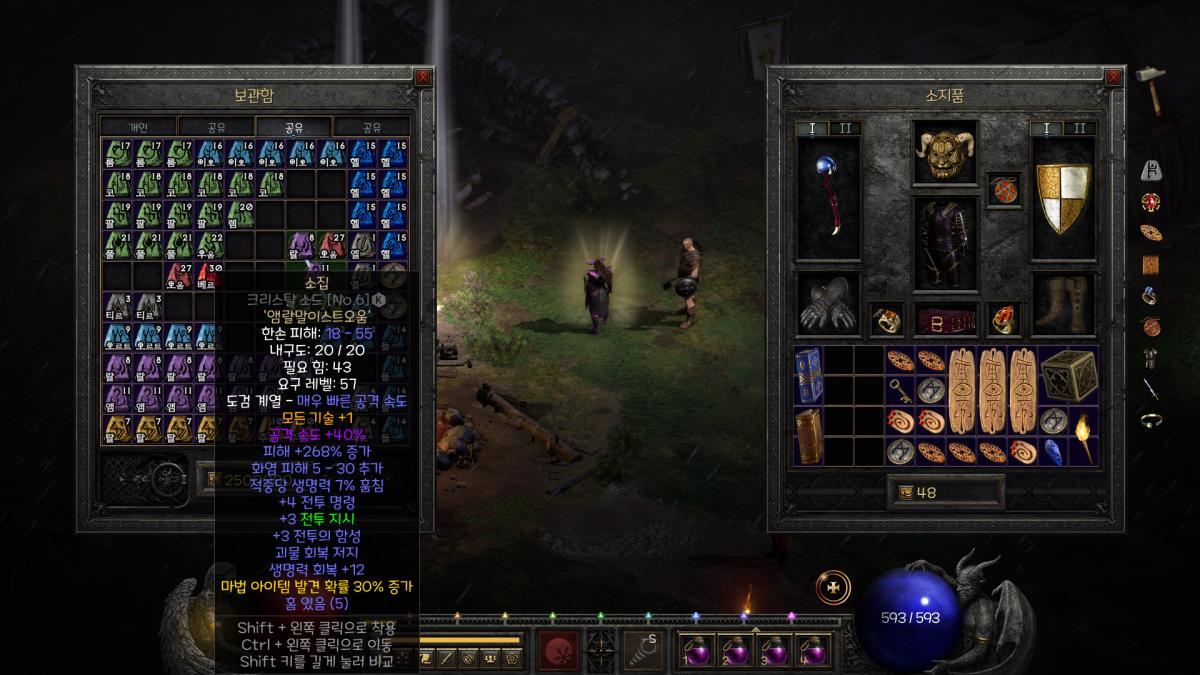Select the horned helmet equipment slot

coord(945,153)
